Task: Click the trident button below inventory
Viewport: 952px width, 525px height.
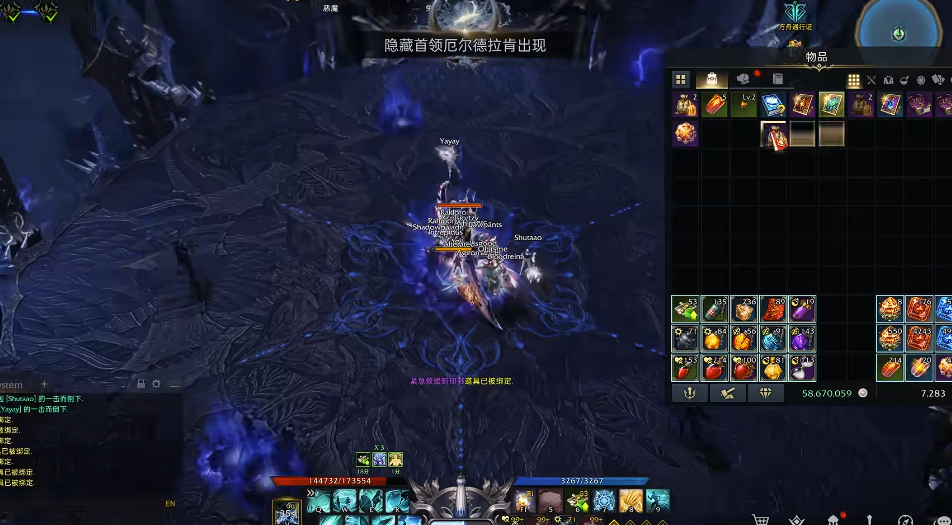Action: (689, 393)
